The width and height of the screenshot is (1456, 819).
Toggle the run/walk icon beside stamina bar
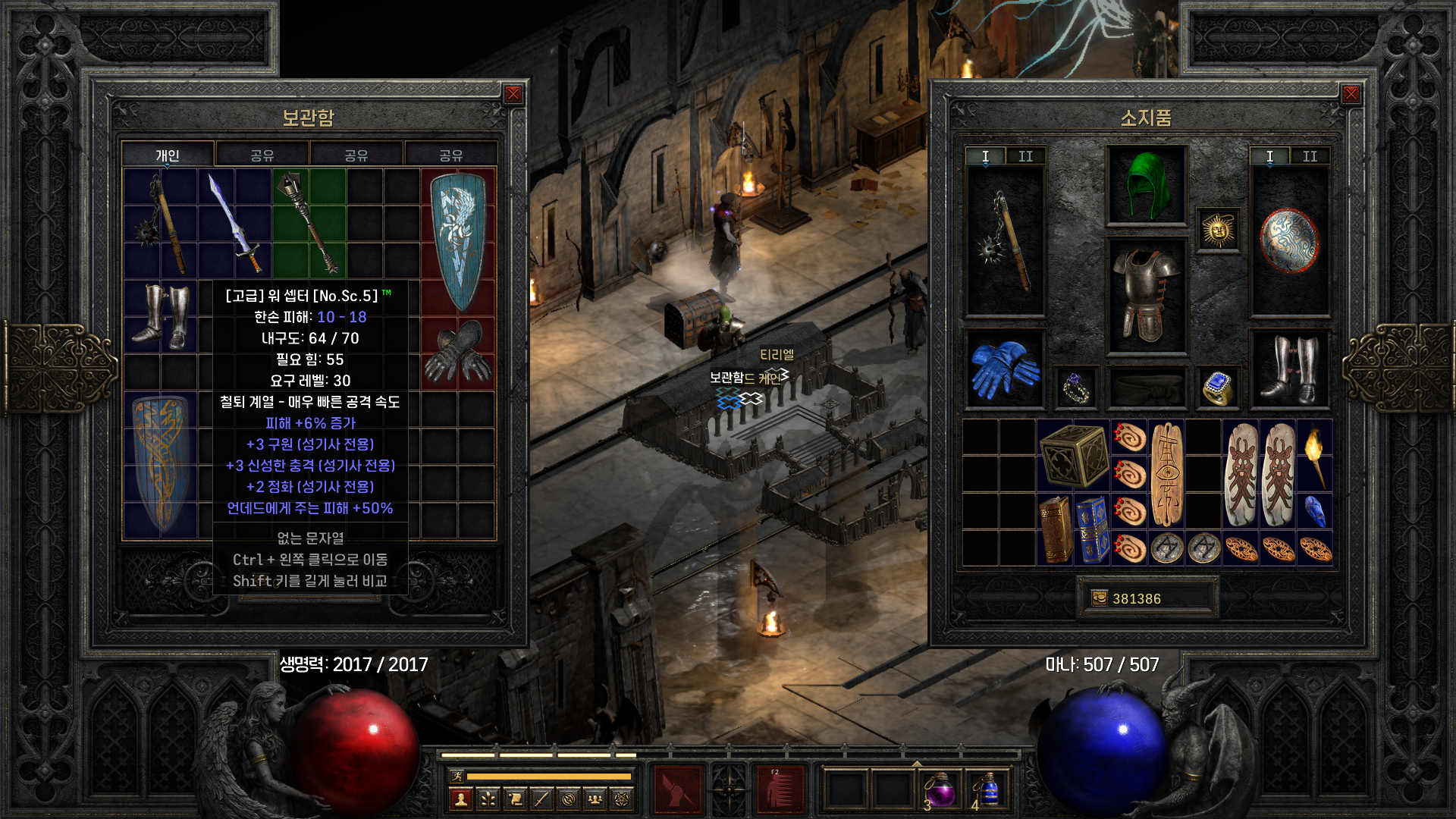457,776
